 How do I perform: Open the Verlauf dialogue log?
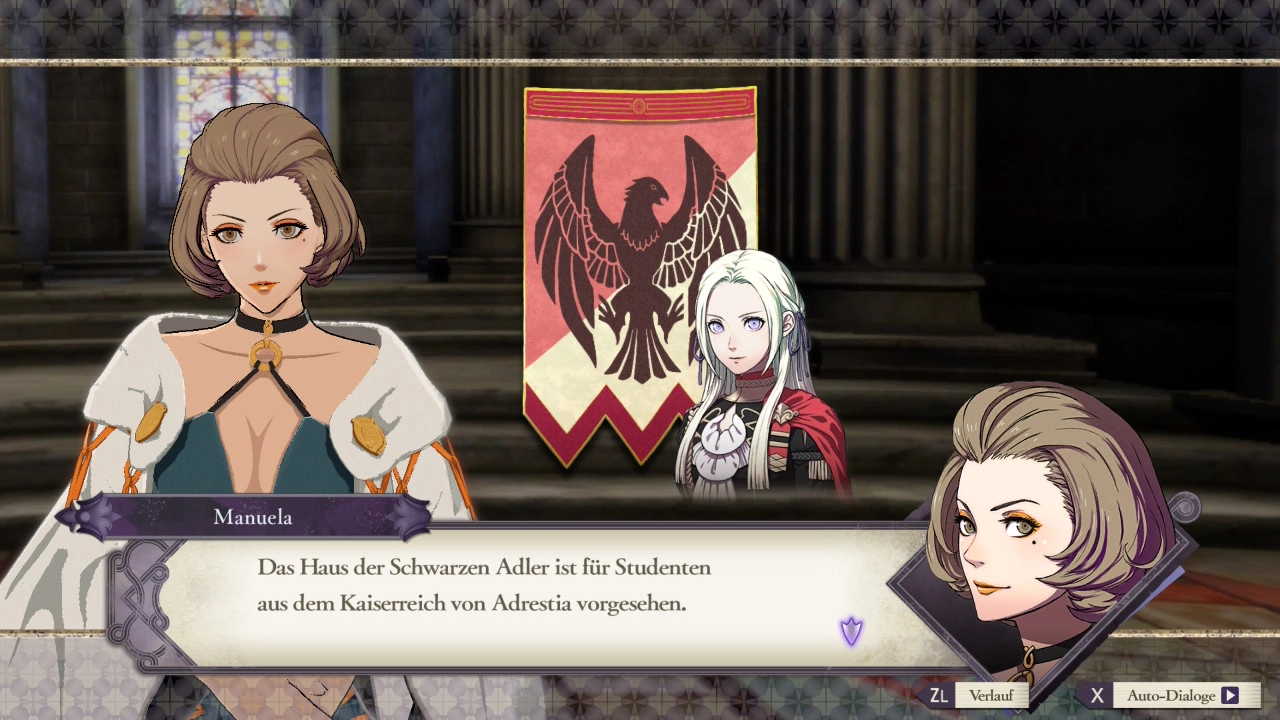989,695
